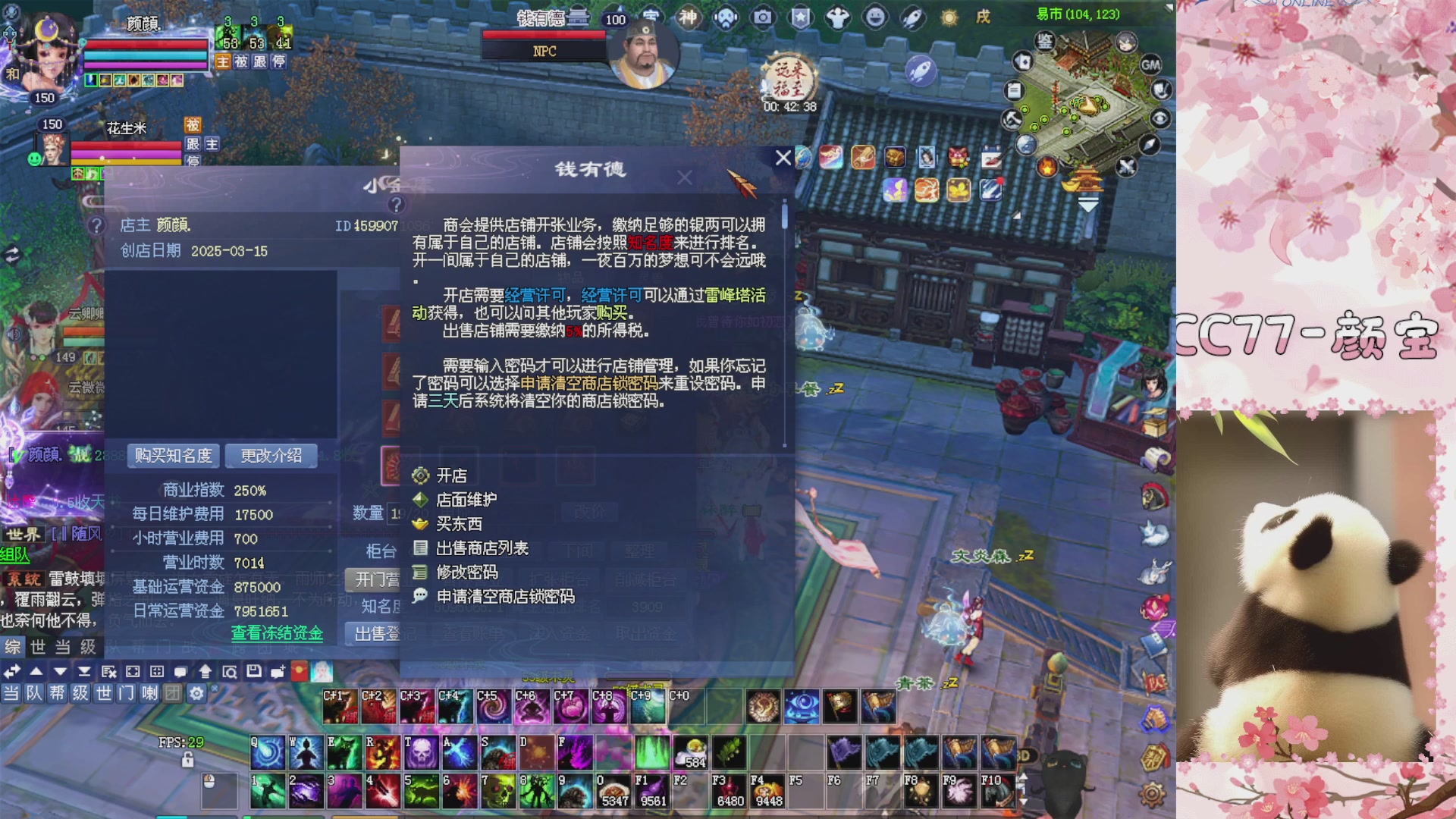Click the chat settings gear icon
The image size is (1456, 819).
click(x=196, y=692)
